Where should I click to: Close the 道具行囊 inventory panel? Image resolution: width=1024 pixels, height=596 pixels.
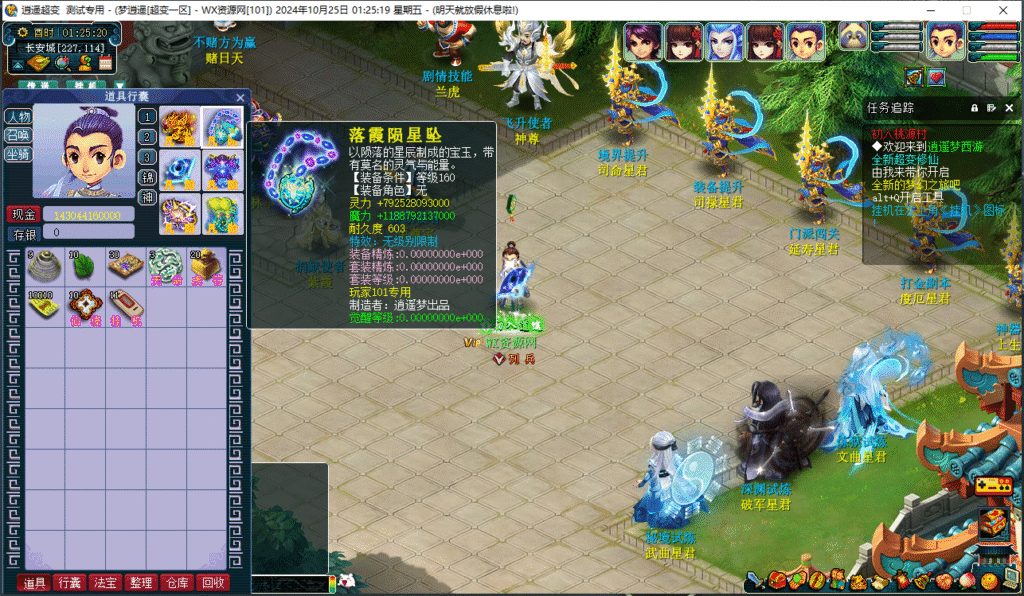point(240,97)
